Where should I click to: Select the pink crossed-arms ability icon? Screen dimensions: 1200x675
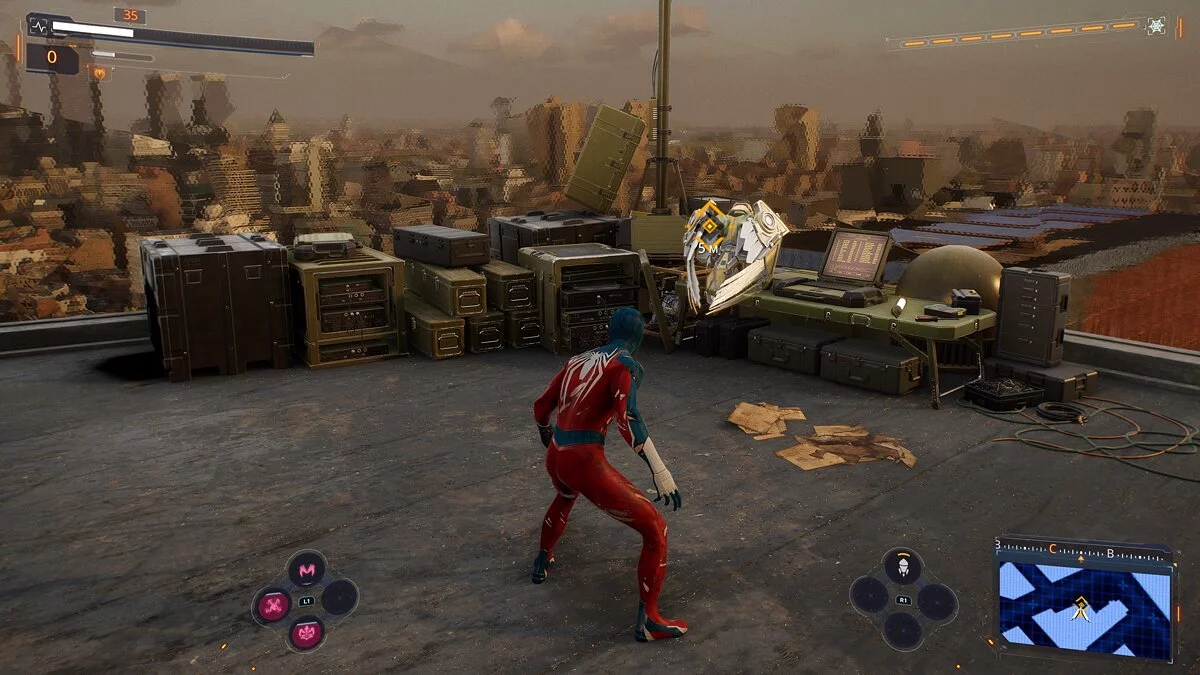tap(273, 604)
